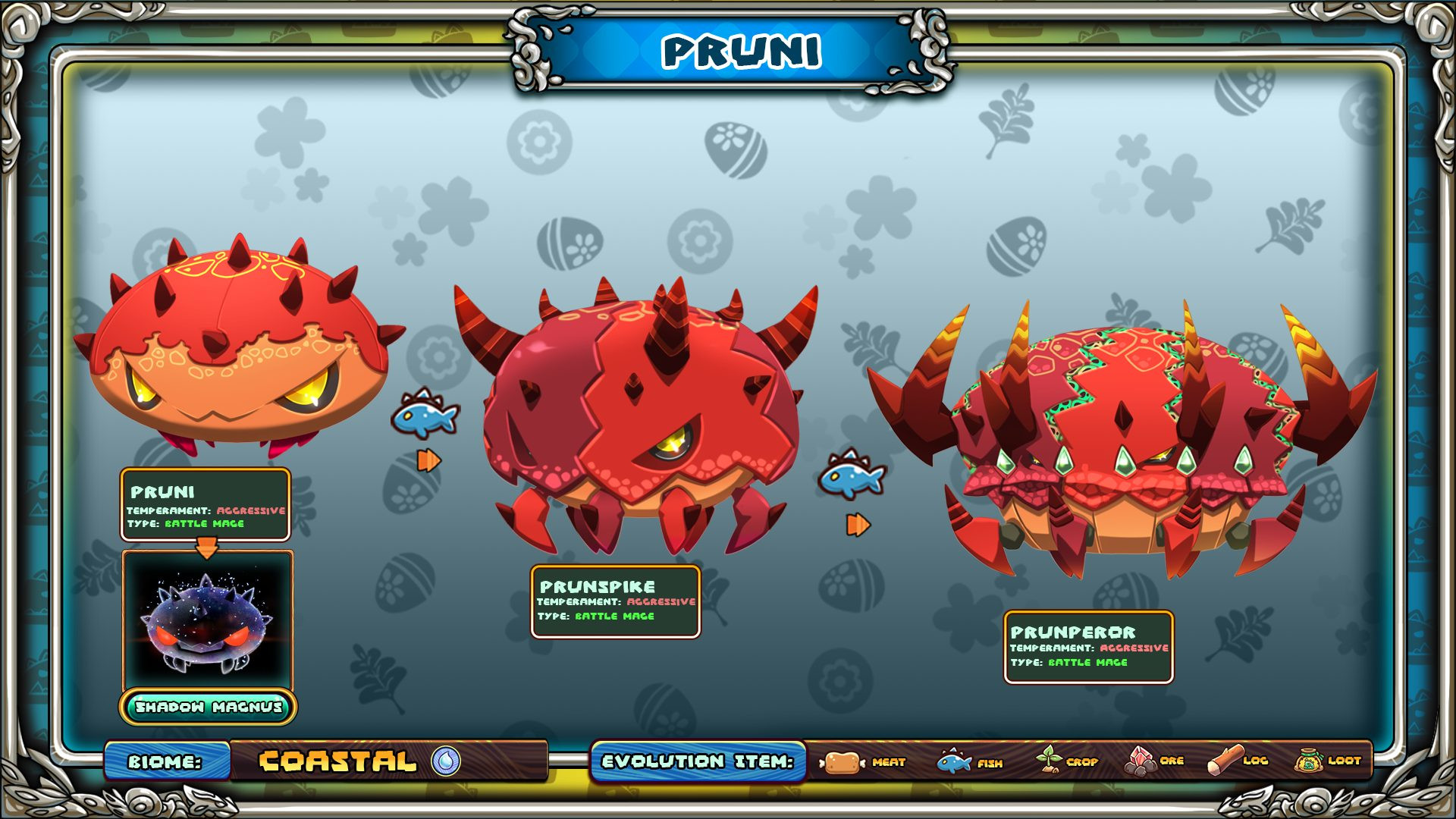The width and height of the screenshot is (1456, 819).
Task: Choose the Loot evolution item
Action: (x=1327, y=761)
